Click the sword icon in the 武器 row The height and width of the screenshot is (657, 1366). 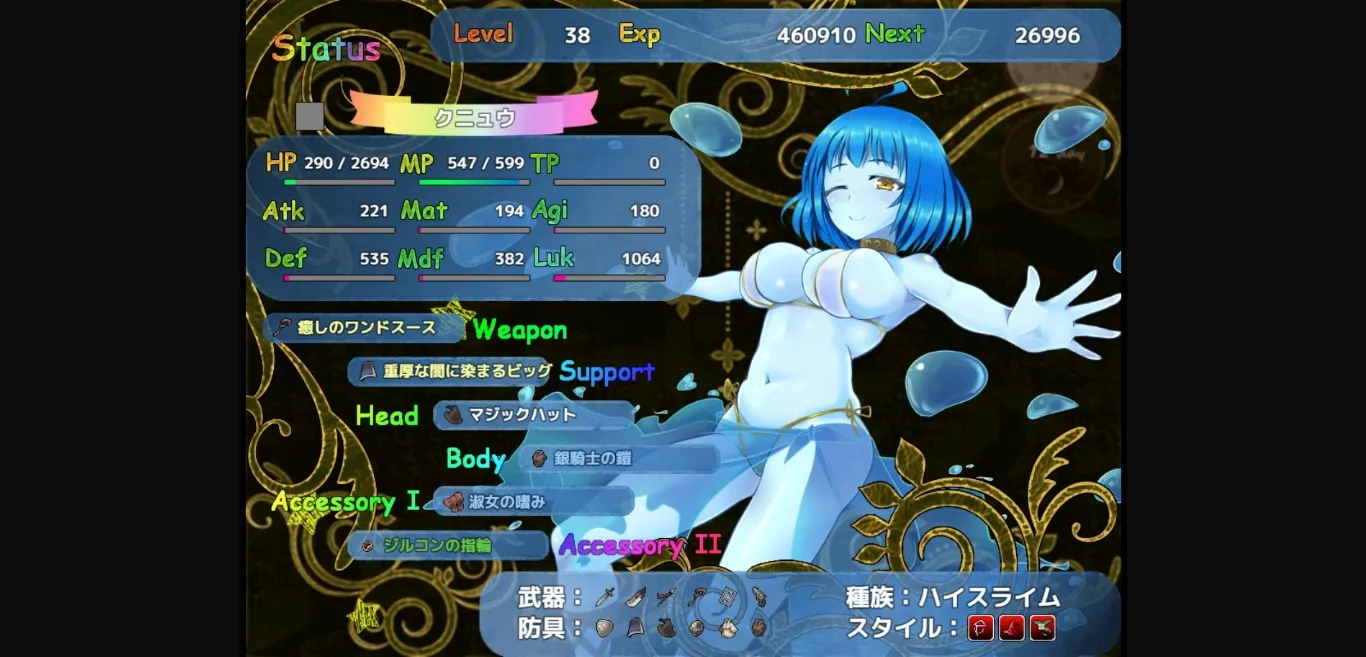tap(604, 598)
